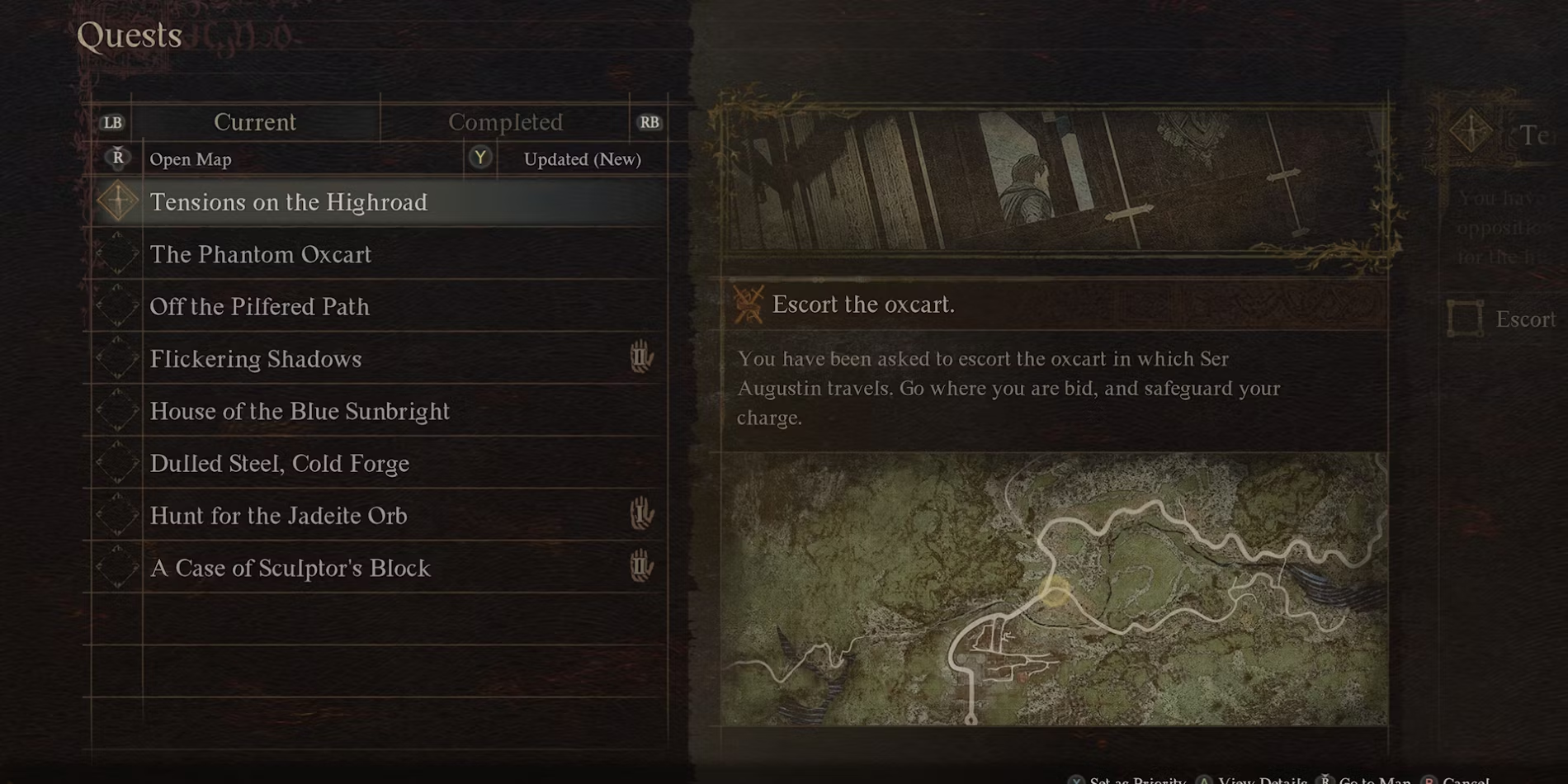Click the Escort the oxcart objective
The image size is (1568, 784).
point(862,305)
